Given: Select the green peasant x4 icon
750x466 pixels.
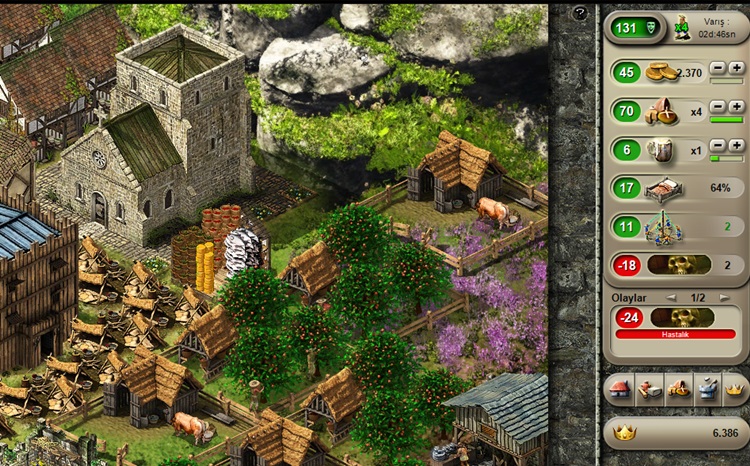Looking at the screenshot, I should tap(684, 27).
